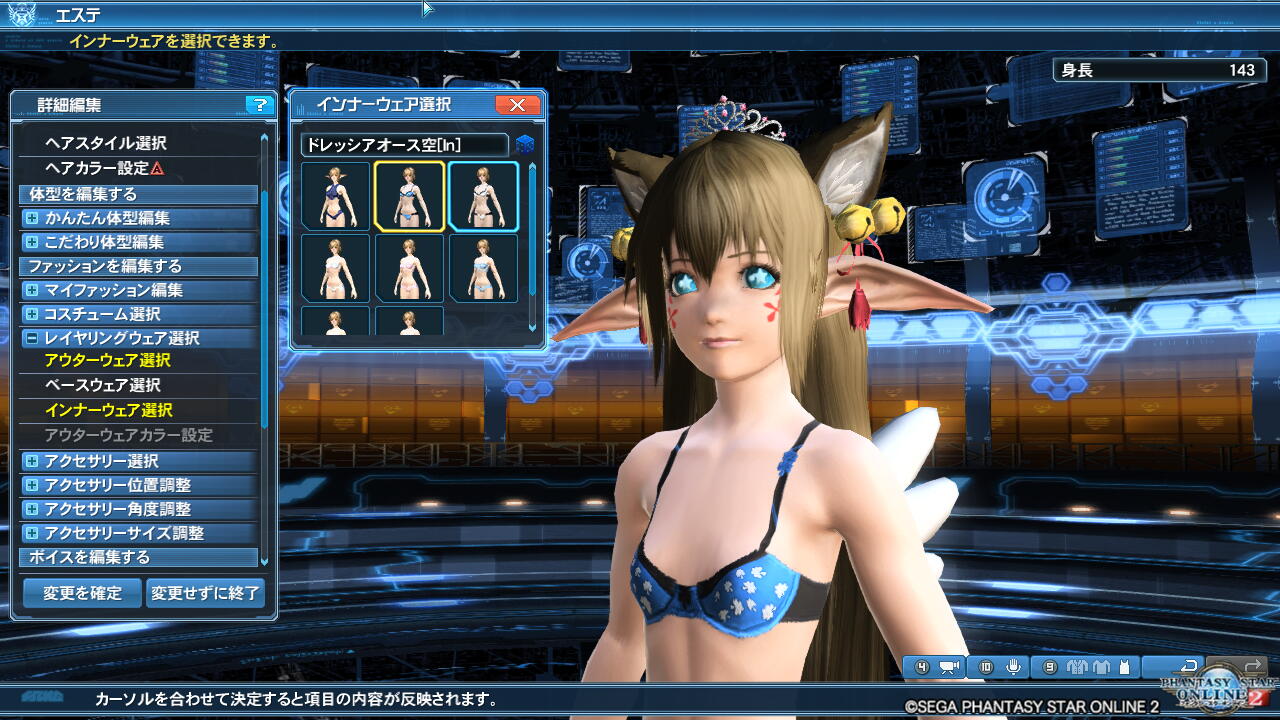The image size is (1280, 720).
Task: Expand the こだわり体型編集 section
Action: (x=32, y=242)
